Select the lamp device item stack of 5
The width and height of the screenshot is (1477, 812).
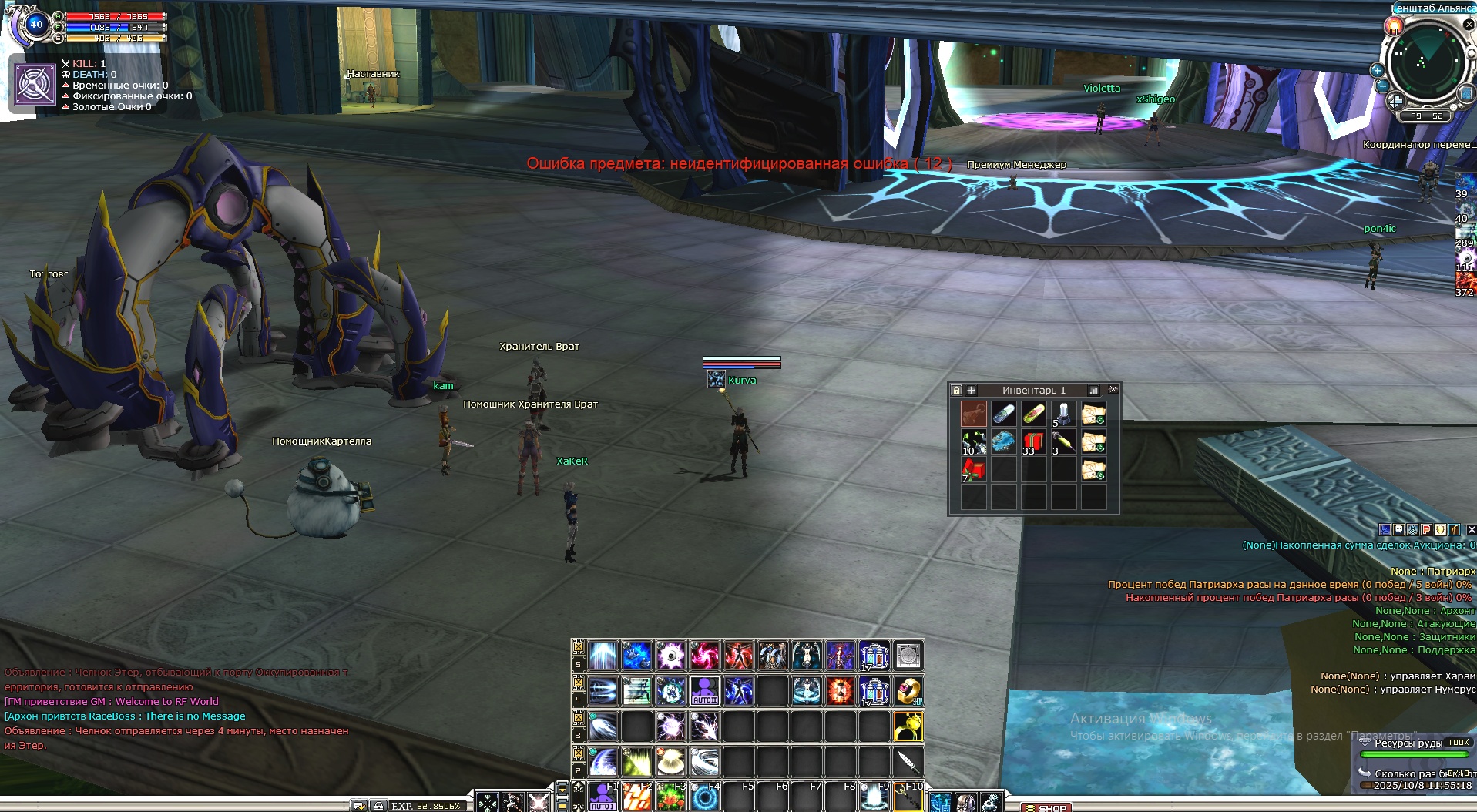[1063, 414]
